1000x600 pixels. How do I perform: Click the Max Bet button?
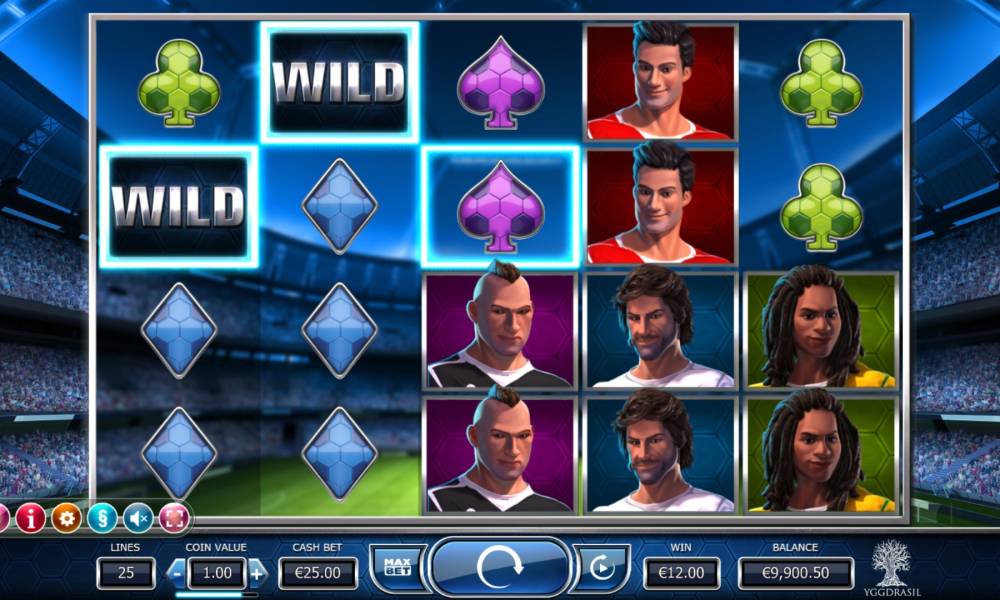point(397,569)
